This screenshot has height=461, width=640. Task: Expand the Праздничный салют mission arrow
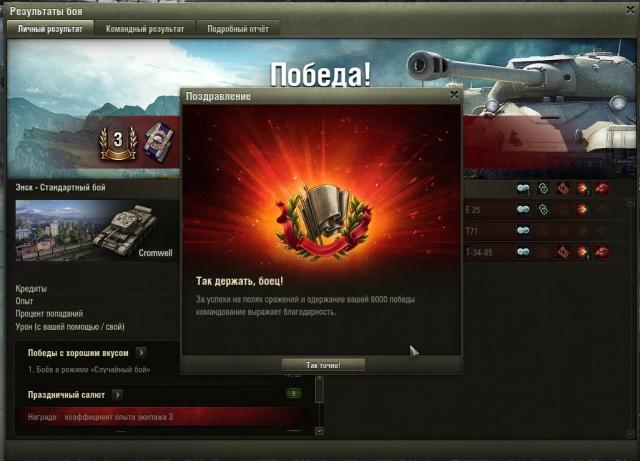(x=117, y=395)
